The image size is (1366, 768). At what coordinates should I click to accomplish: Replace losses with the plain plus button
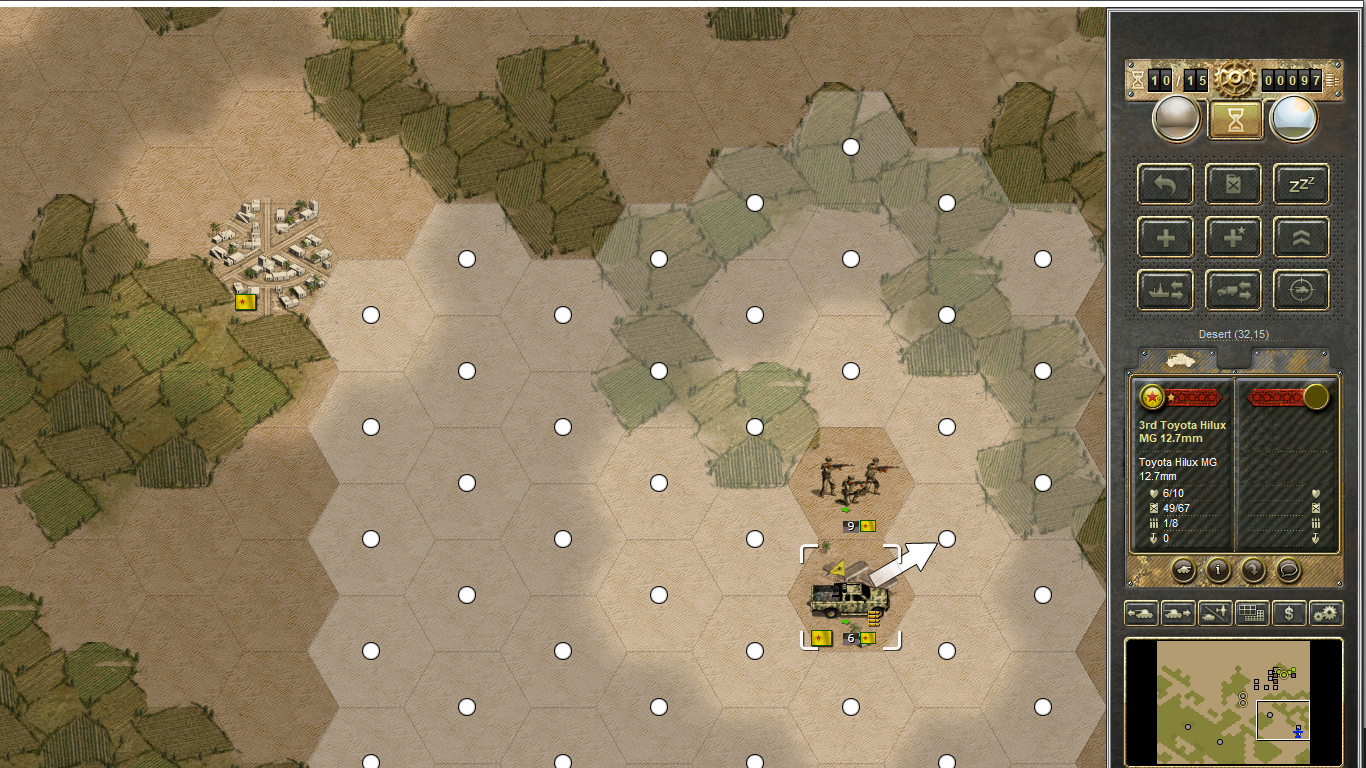[1165, 238]
